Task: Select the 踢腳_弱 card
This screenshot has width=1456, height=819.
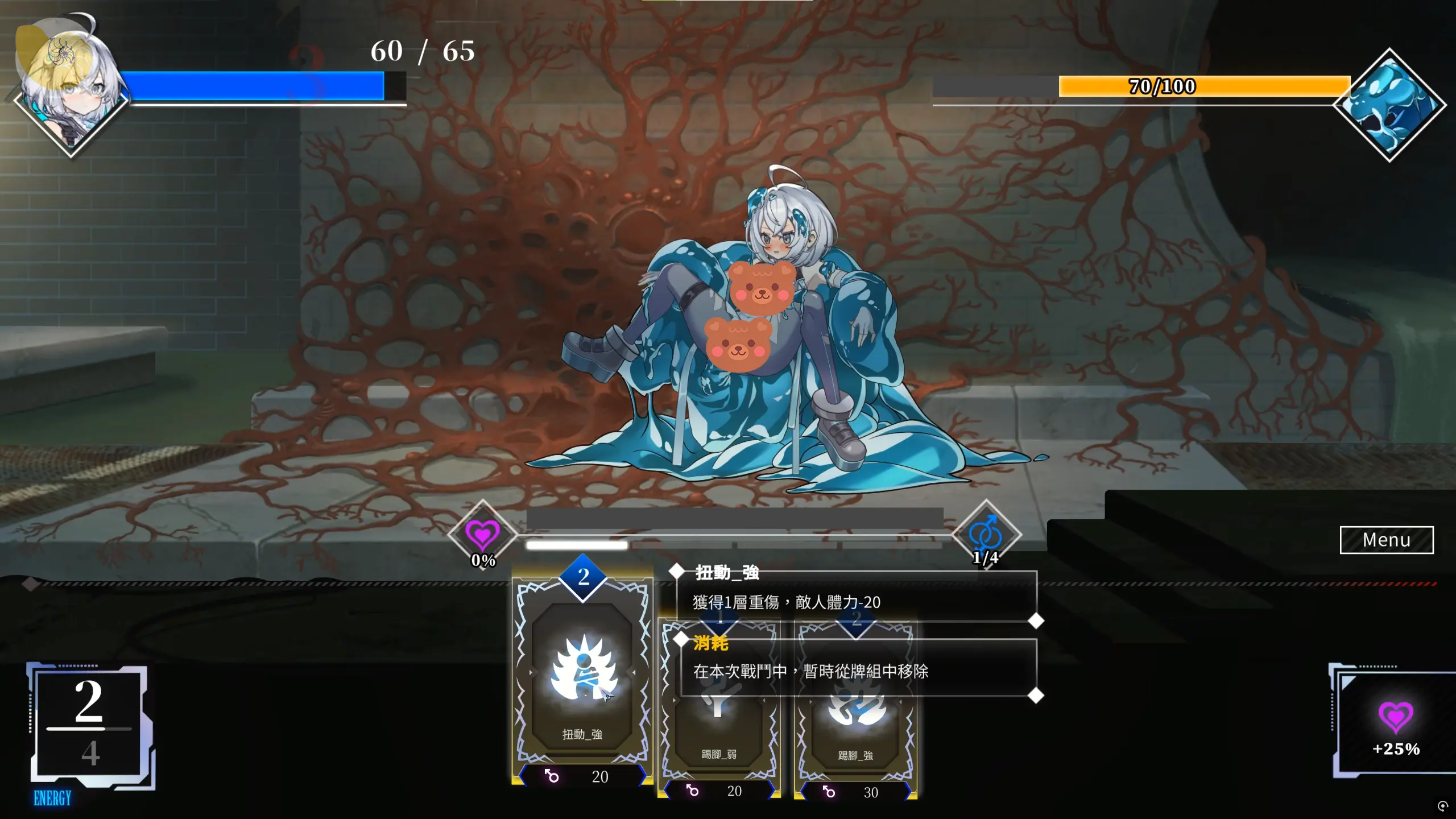Action: [x=719, y=734]
